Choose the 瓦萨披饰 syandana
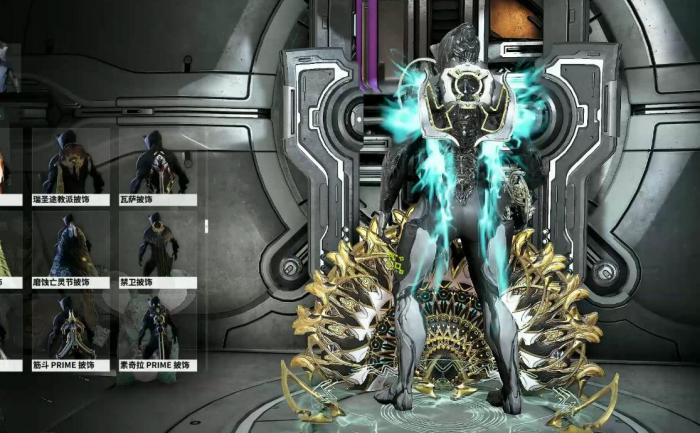700x433 pixels. pos(156,163)
